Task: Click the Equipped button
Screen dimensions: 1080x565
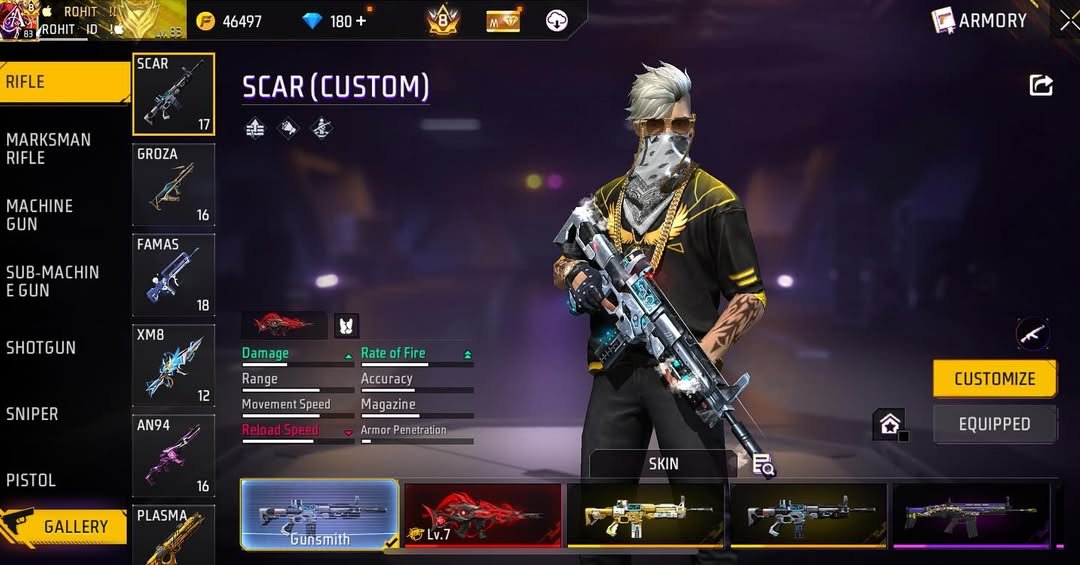Action: [x=994, y=424]
